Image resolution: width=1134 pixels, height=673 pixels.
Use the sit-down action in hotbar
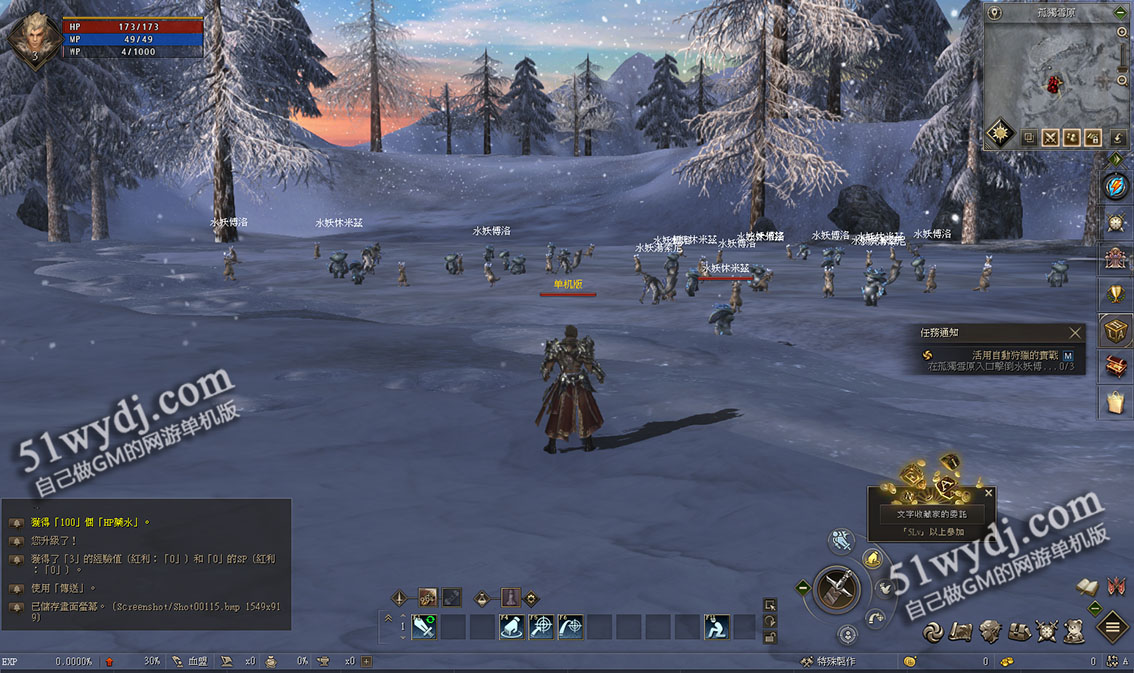pos(716,627)
